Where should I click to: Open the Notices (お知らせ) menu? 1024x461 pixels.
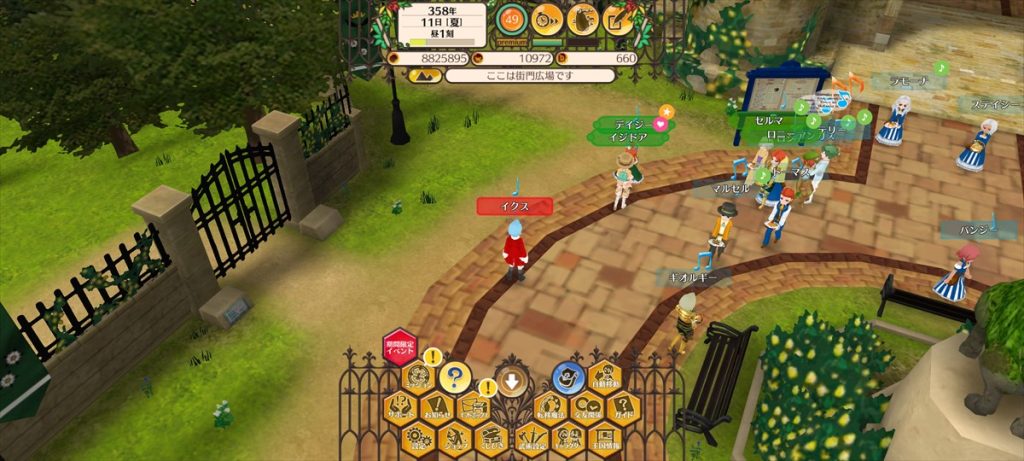435,407
